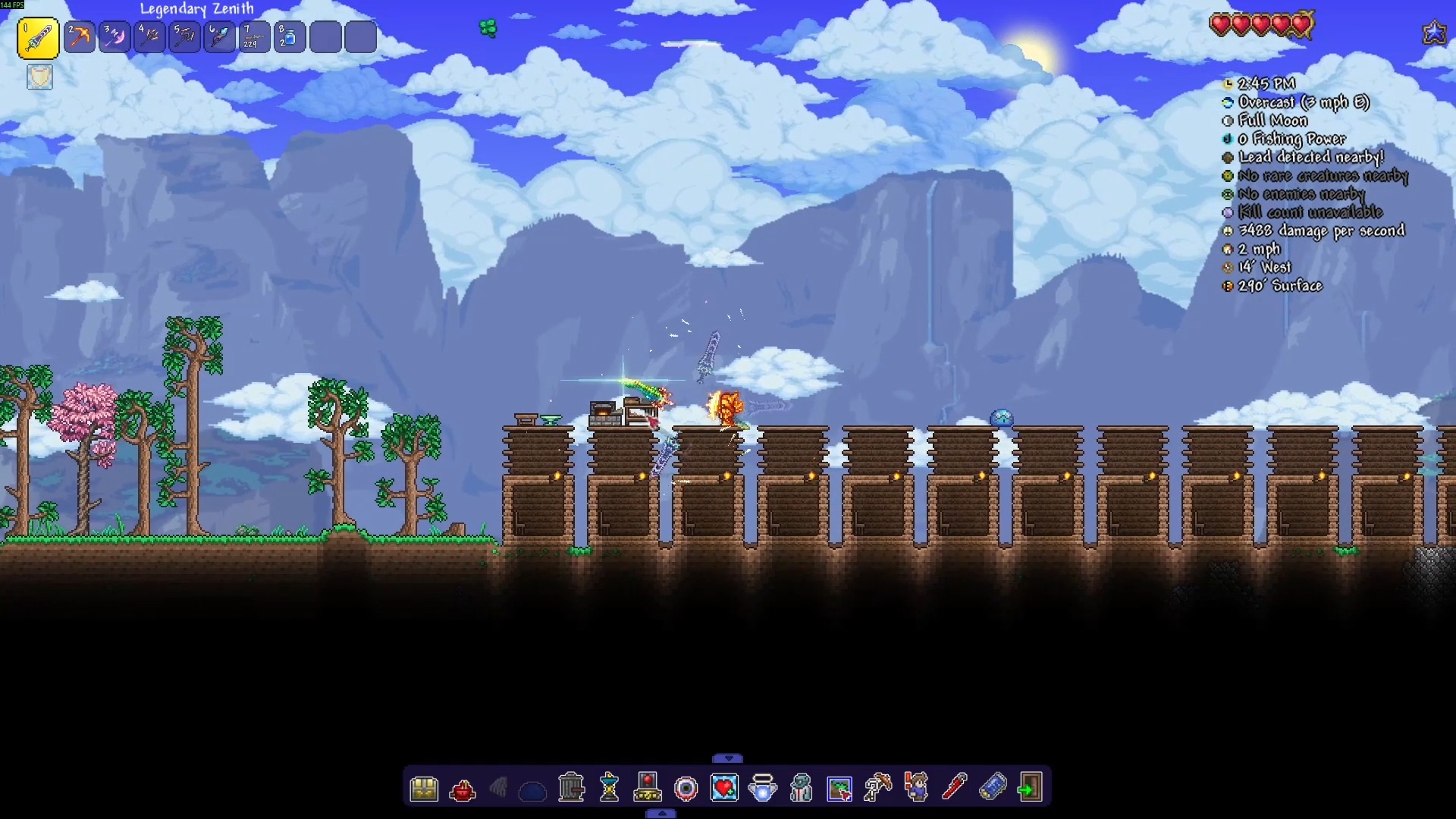Open the golden chest toolbar icon

(x=424, y=789)
